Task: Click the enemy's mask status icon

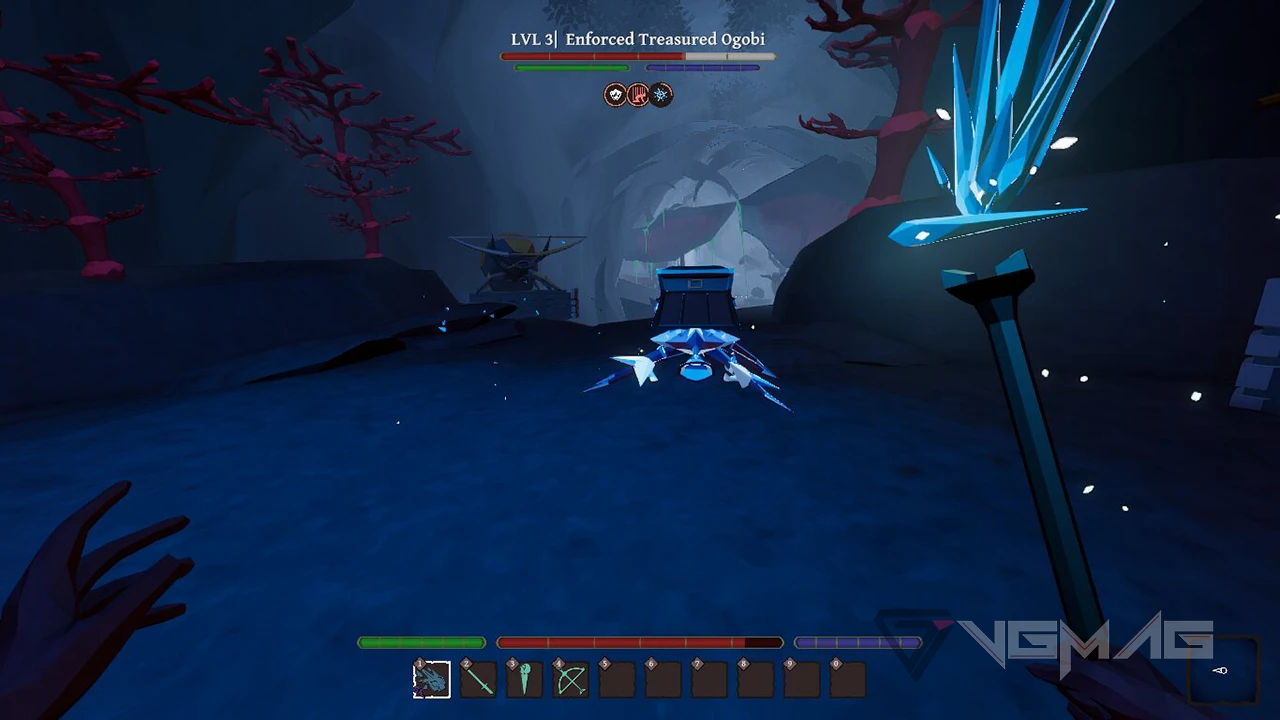Action: tap(615, 95)
